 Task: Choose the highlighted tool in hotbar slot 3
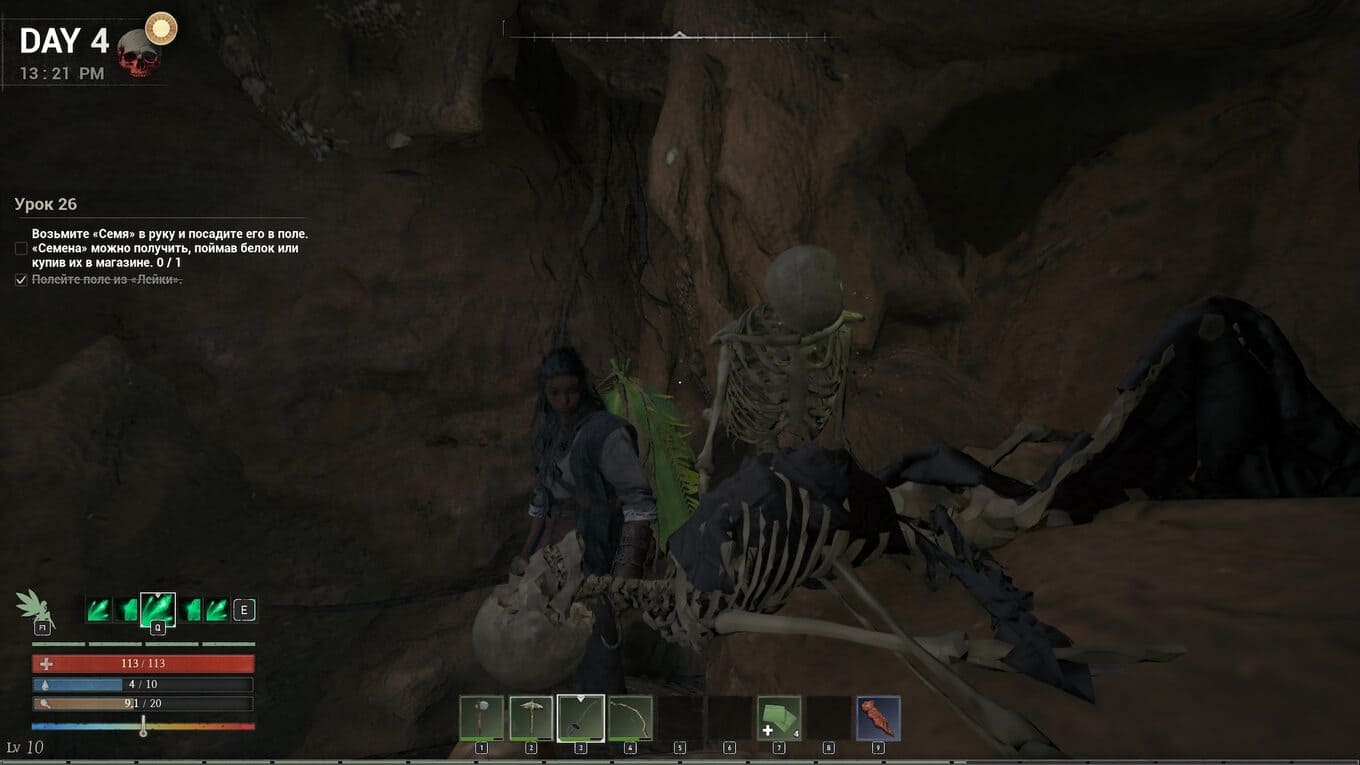580,718
